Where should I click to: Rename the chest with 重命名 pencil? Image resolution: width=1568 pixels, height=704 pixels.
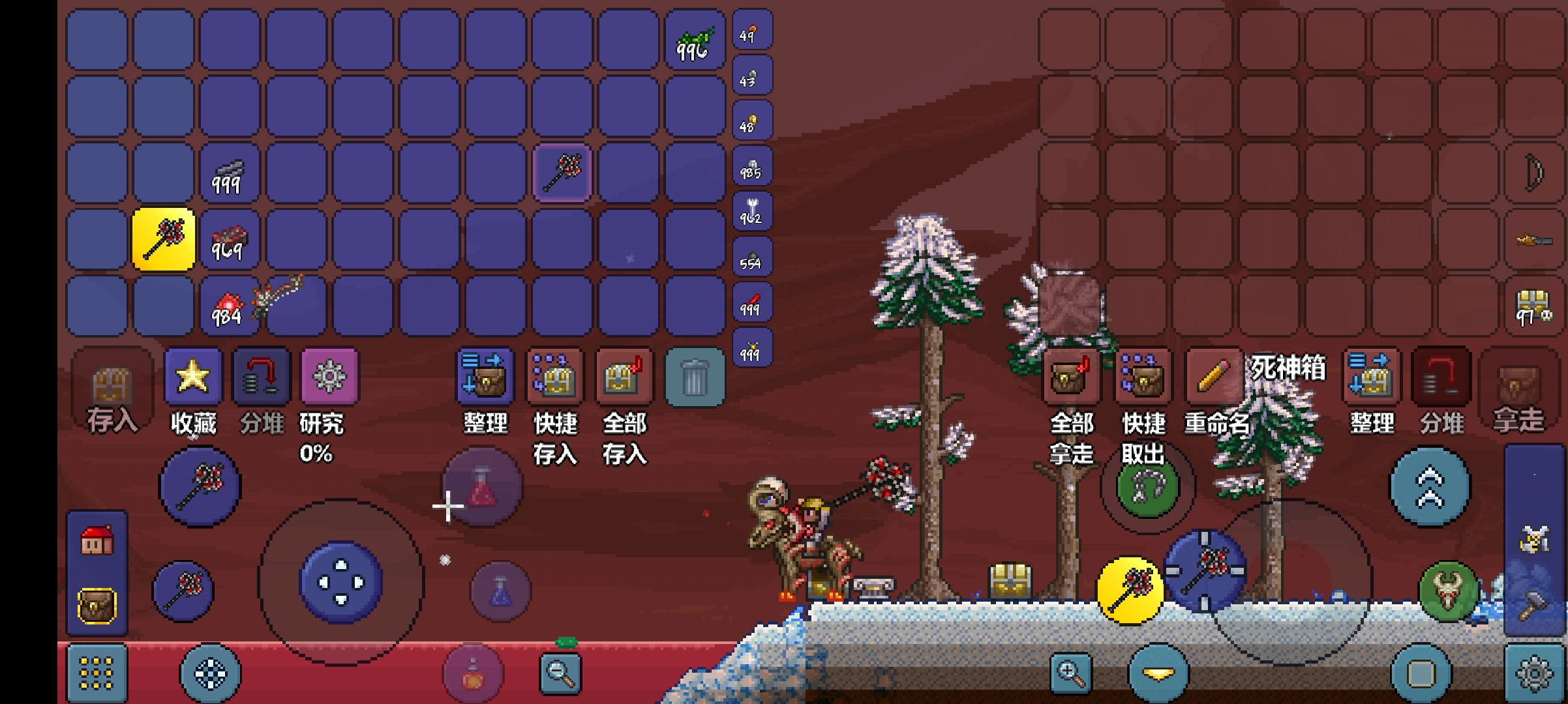point(1213,376)
